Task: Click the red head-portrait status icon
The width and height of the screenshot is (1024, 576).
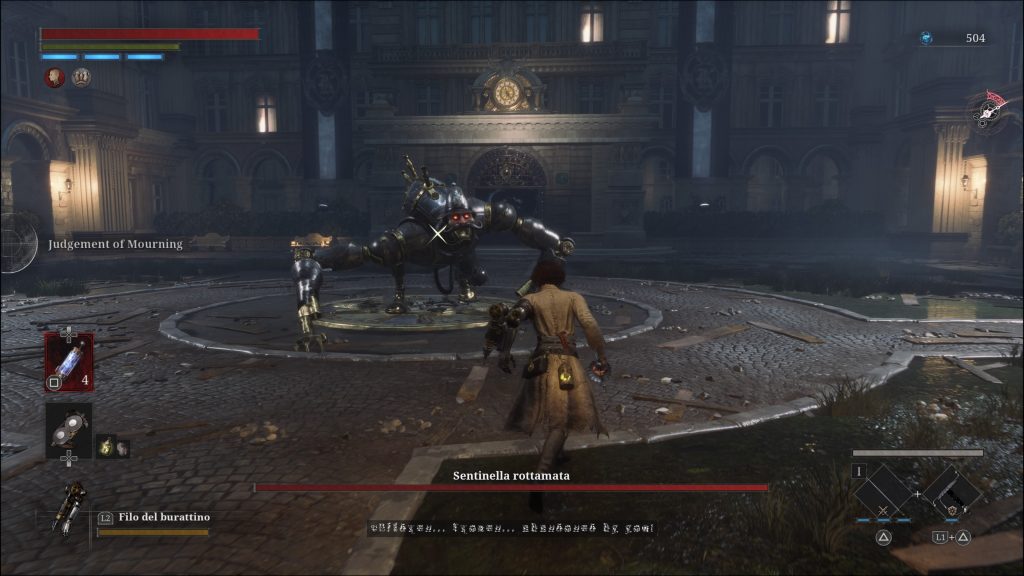Action: pyautogui.click(x=55, y=77)
